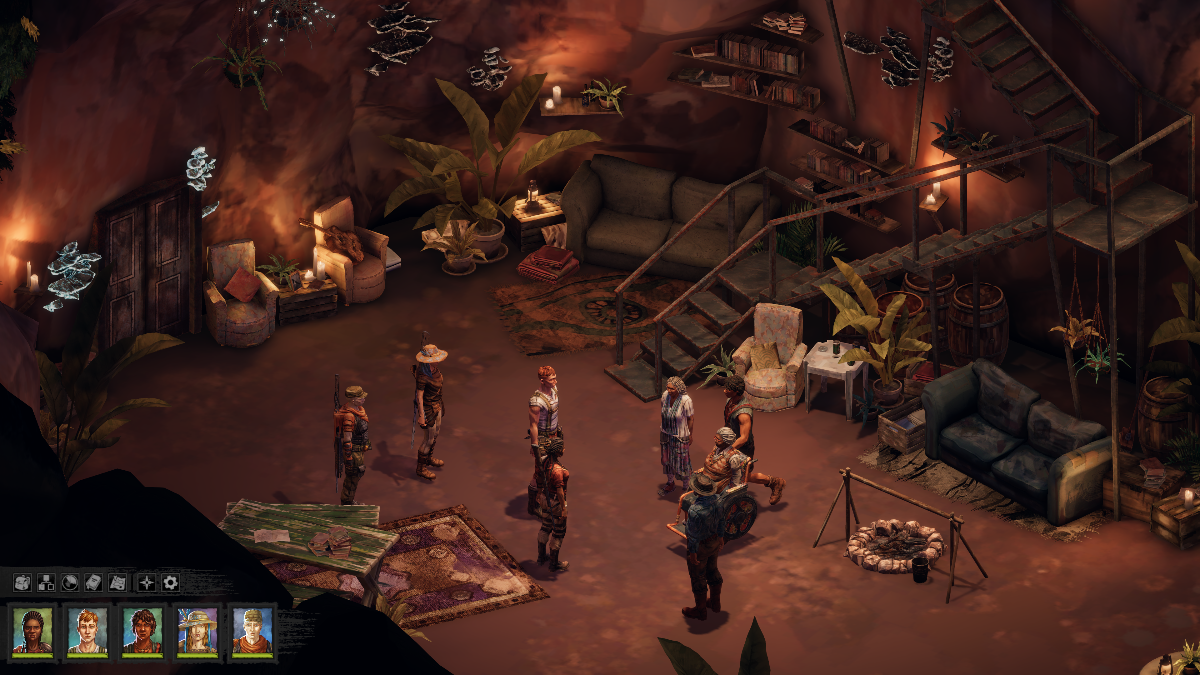This screenshot has width=1200, height=675.
Task: Open the journal book icon
Action: tap(93, 582)
